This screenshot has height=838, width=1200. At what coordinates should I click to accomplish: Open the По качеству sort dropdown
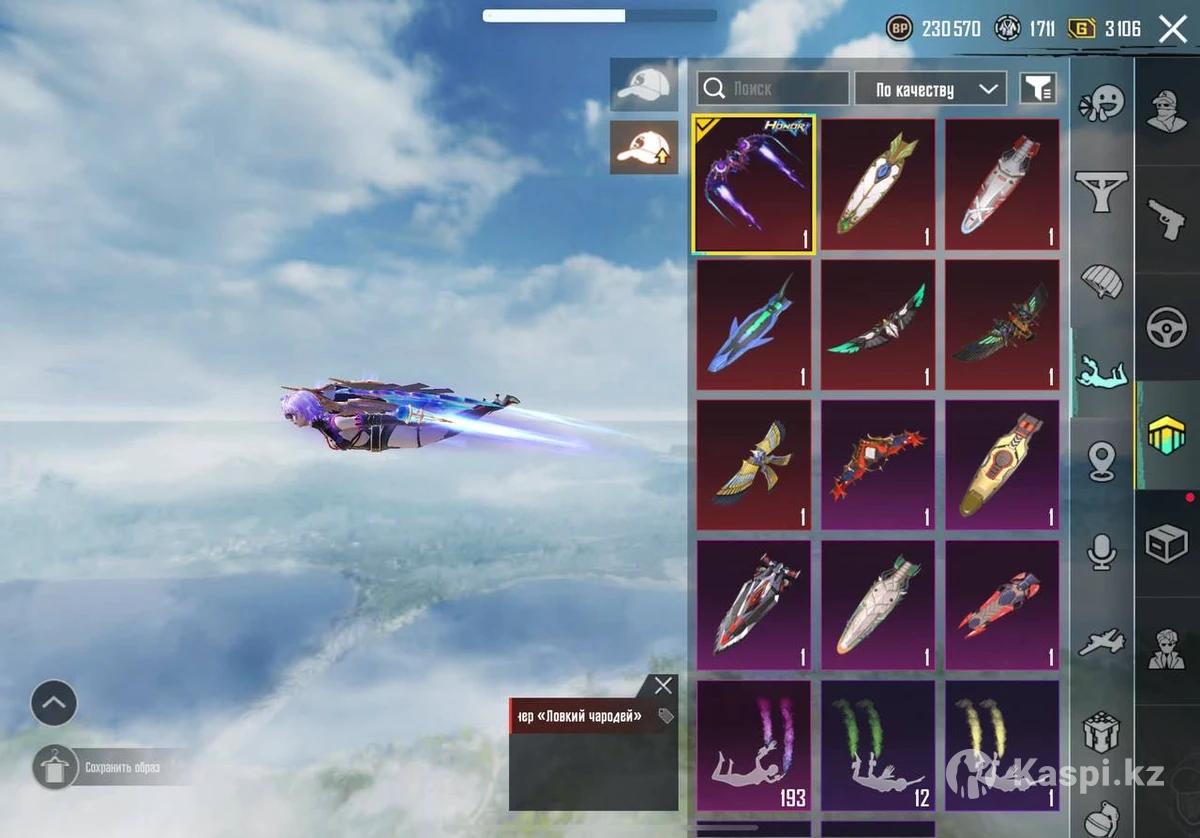930,89
